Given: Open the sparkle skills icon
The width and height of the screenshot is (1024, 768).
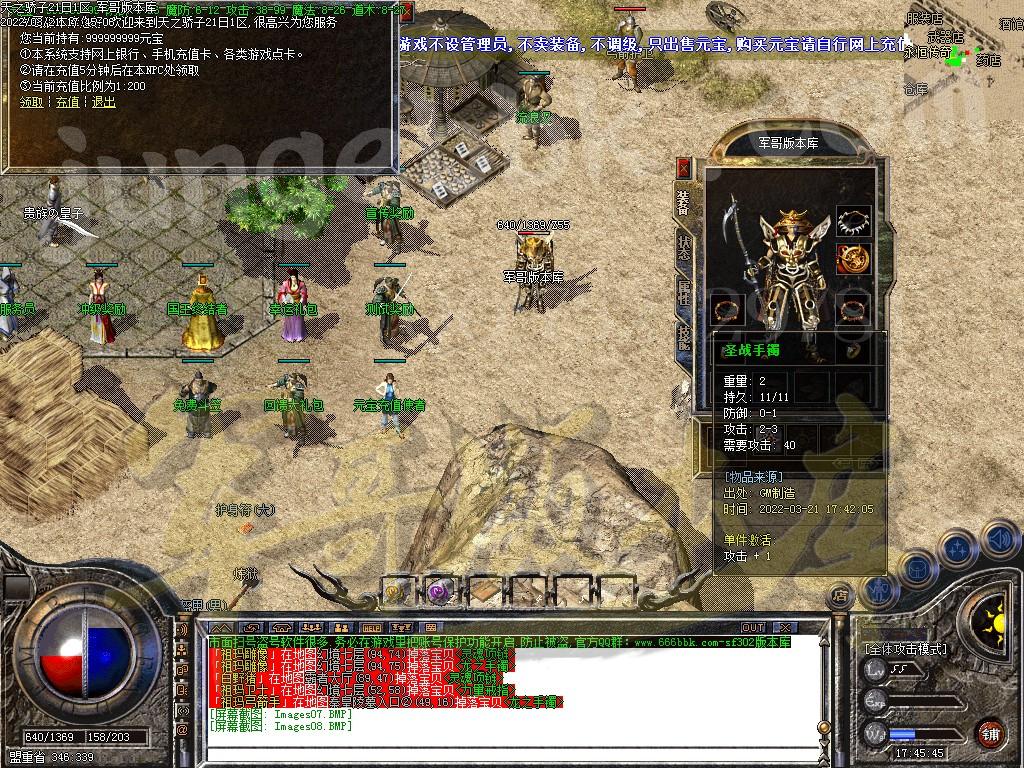Looking at the screenshot, I should 958,548.
